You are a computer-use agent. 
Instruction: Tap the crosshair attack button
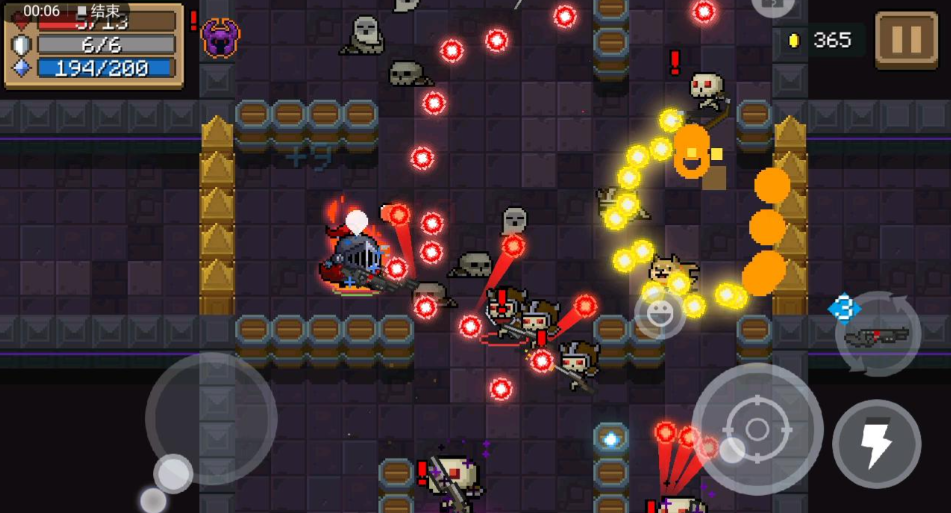click(x=757, y=429)
